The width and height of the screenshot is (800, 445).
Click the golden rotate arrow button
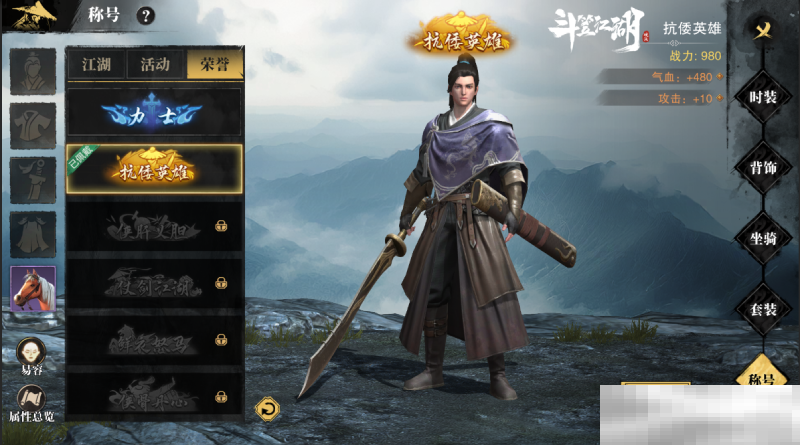tap(267, 408)
